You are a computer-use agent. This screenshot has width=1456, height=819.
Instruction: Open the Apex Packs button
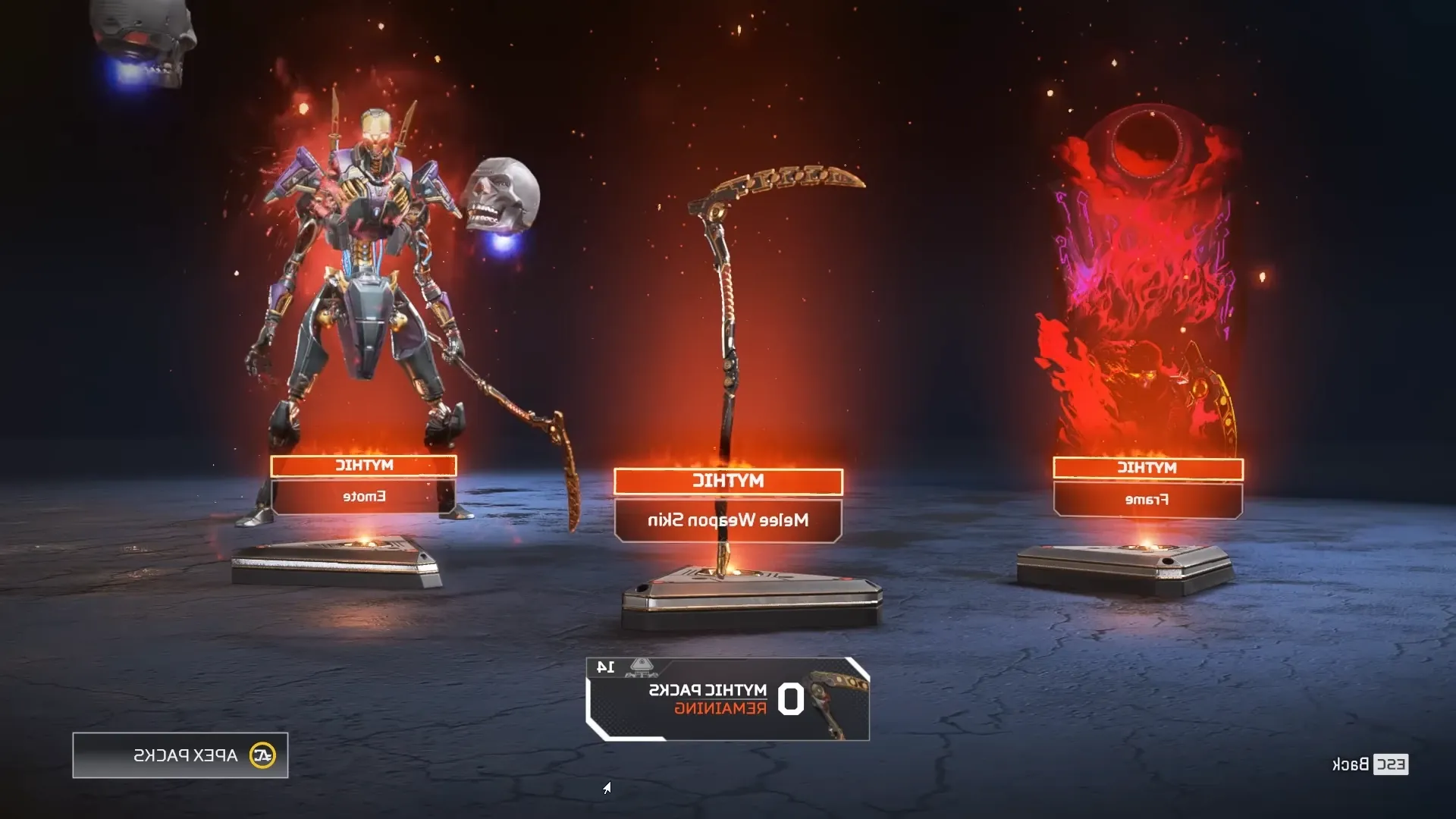pyautogui.click(x=180, y=755)
